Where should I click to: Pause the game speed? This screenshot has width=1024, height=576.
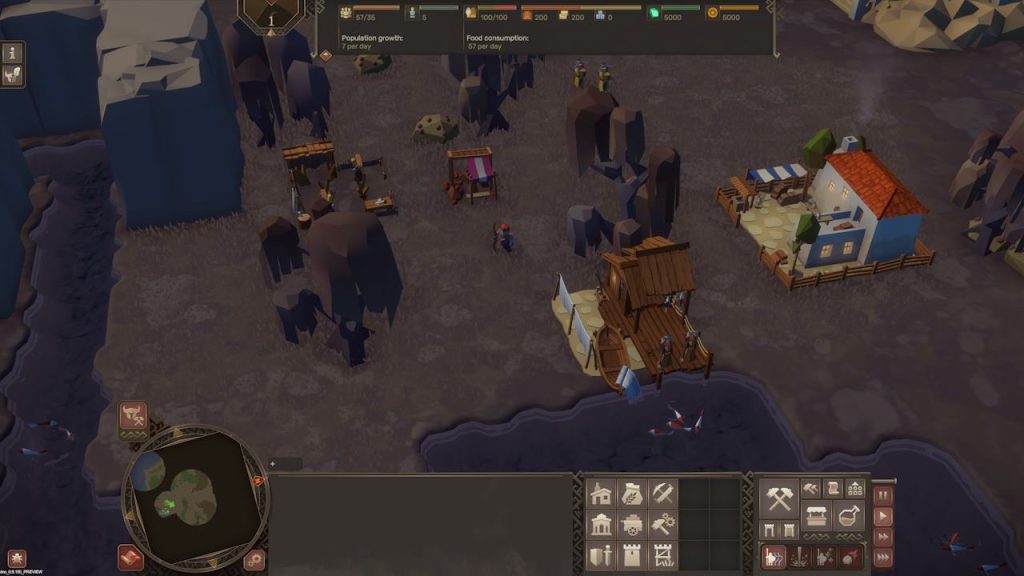point(882,497)
